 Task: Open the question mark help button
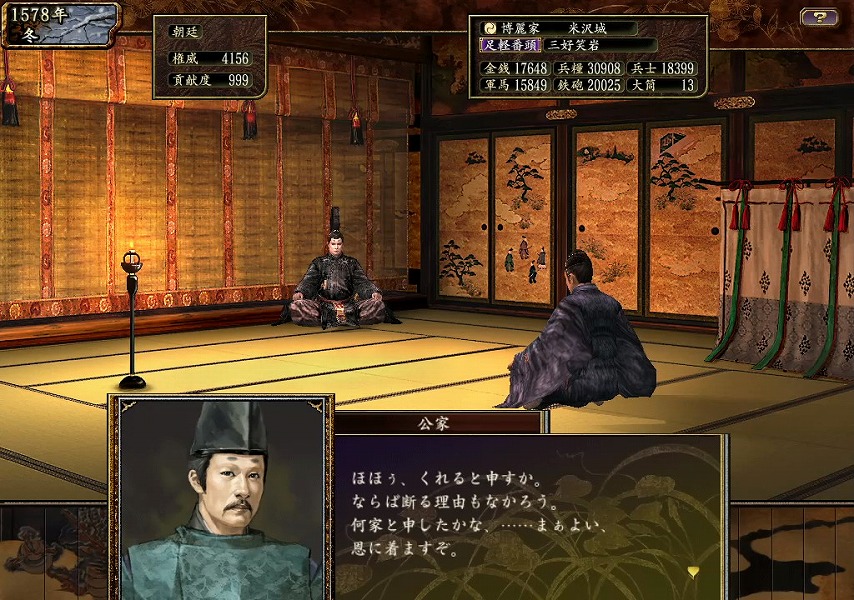tap(819, 17)
